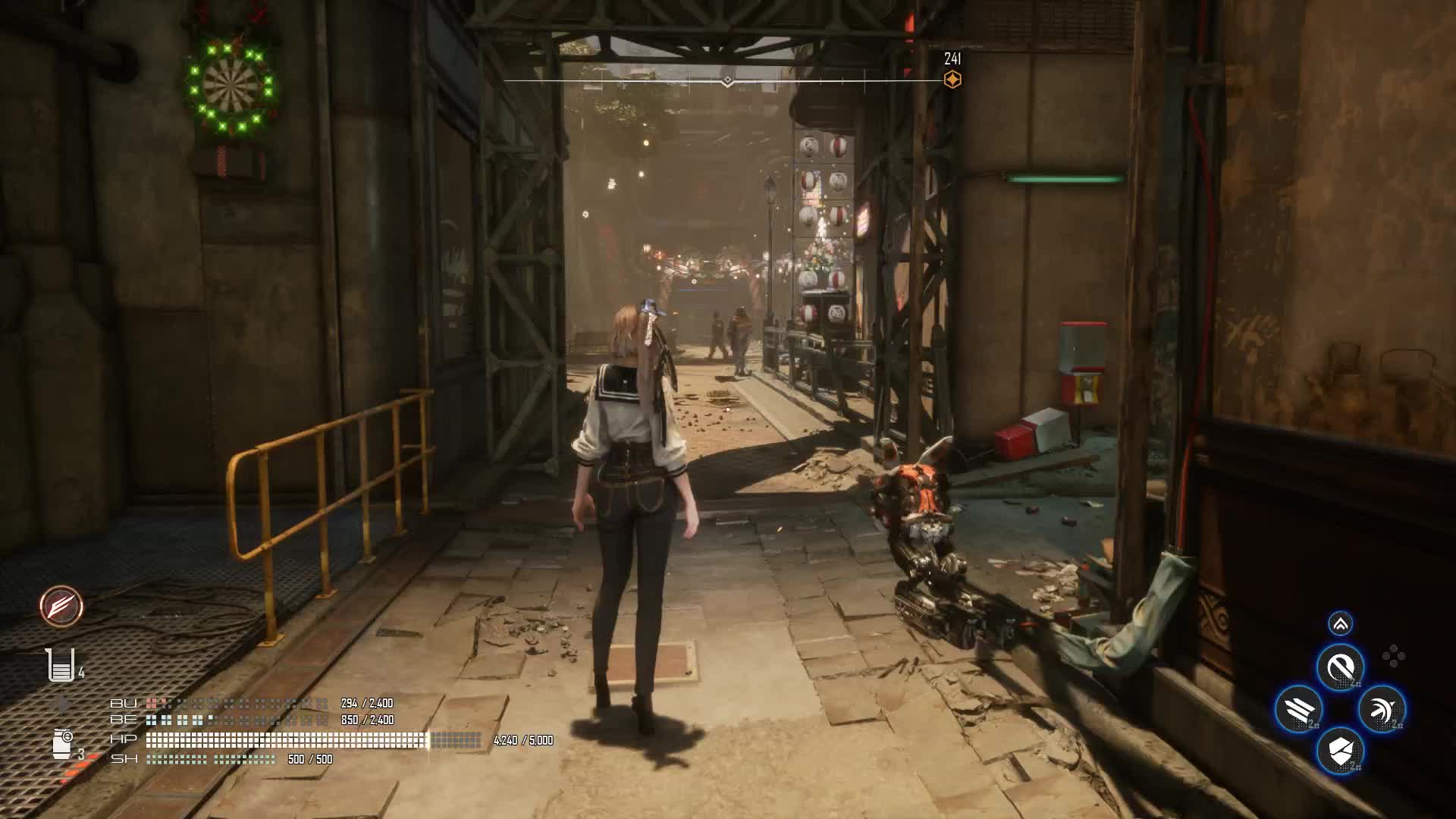This screenshot has width=1456, height=819.
Task: Click the compass bar's center diamond
Action: point(727,80)
